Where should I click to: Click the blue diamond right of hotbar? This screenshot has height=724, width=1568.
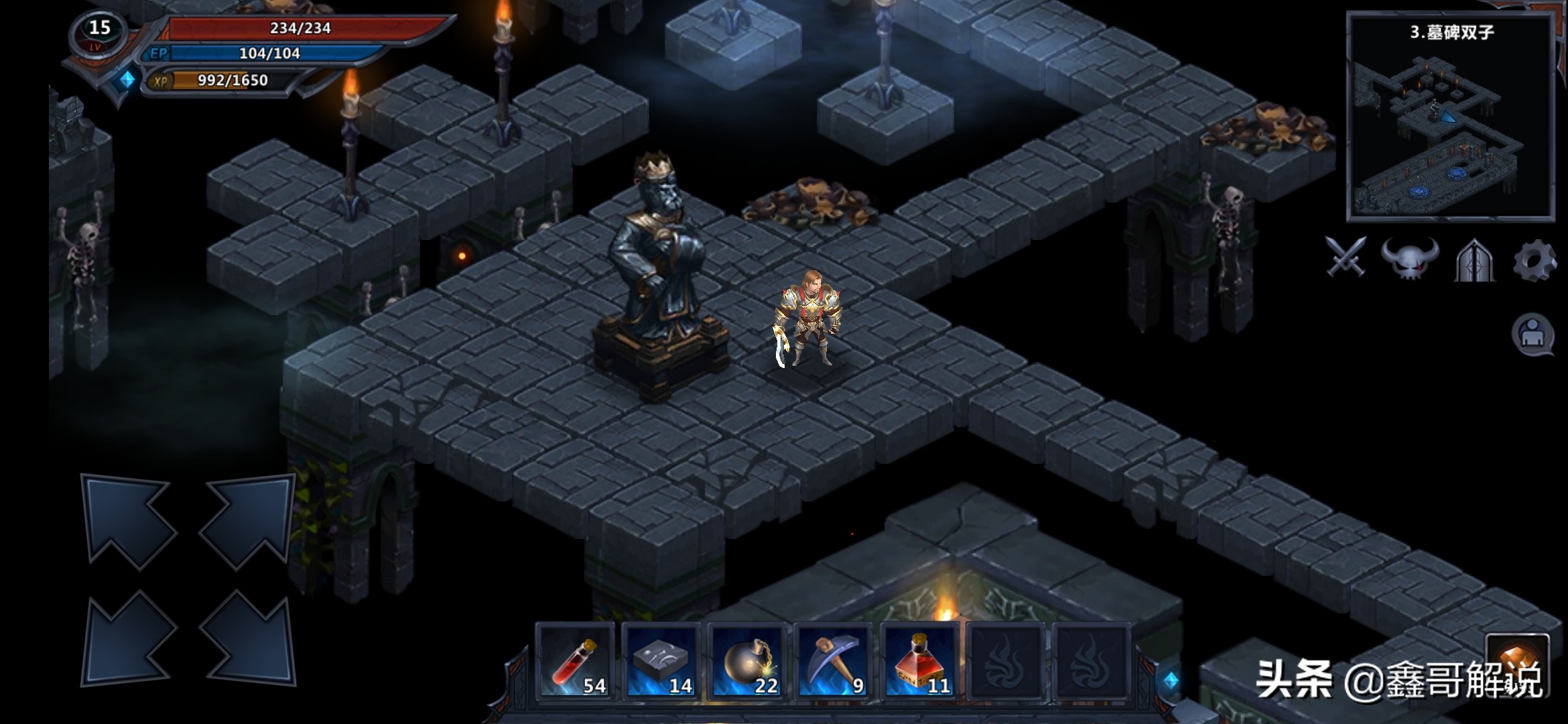tap(1171, 680)
